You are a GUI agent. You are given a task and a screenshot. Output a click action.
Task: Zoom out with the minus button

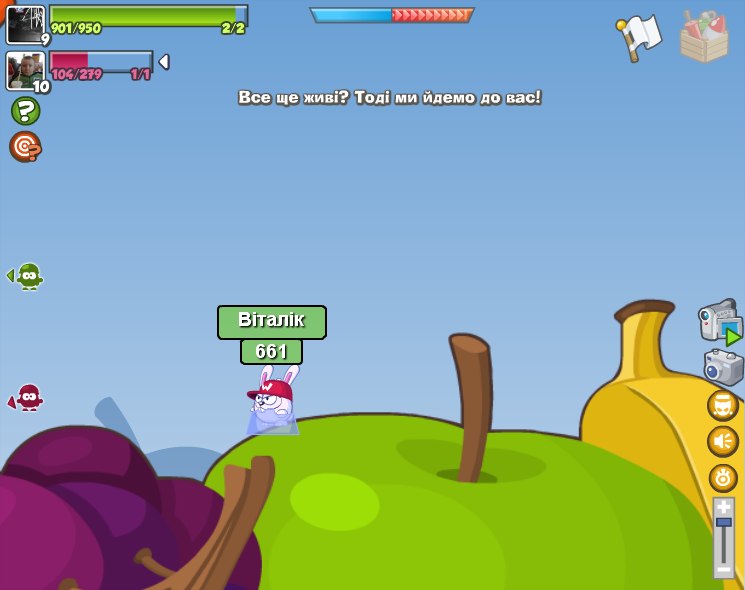click(x=723, y=569)
